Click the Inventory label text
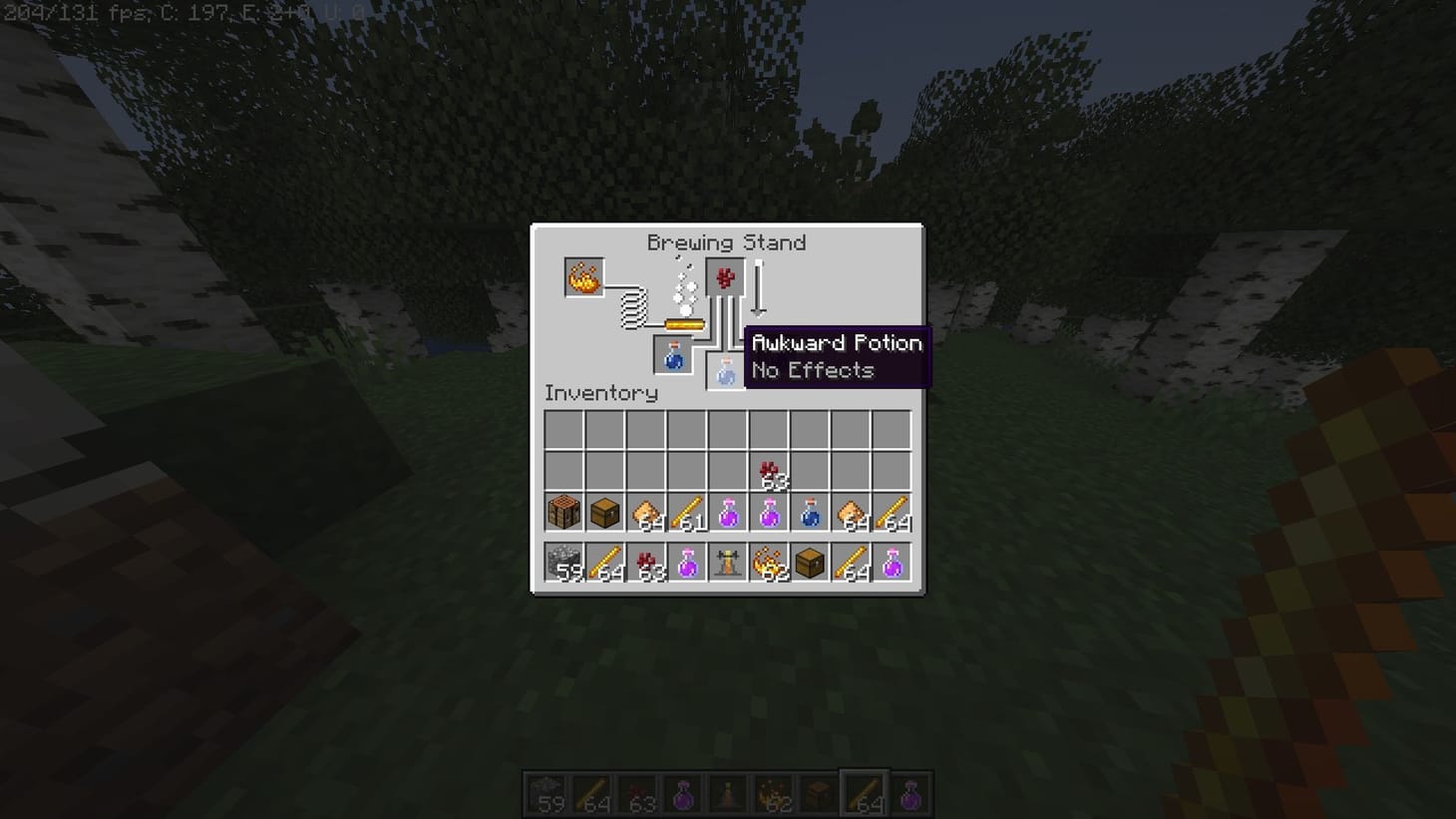 point(599,393)
